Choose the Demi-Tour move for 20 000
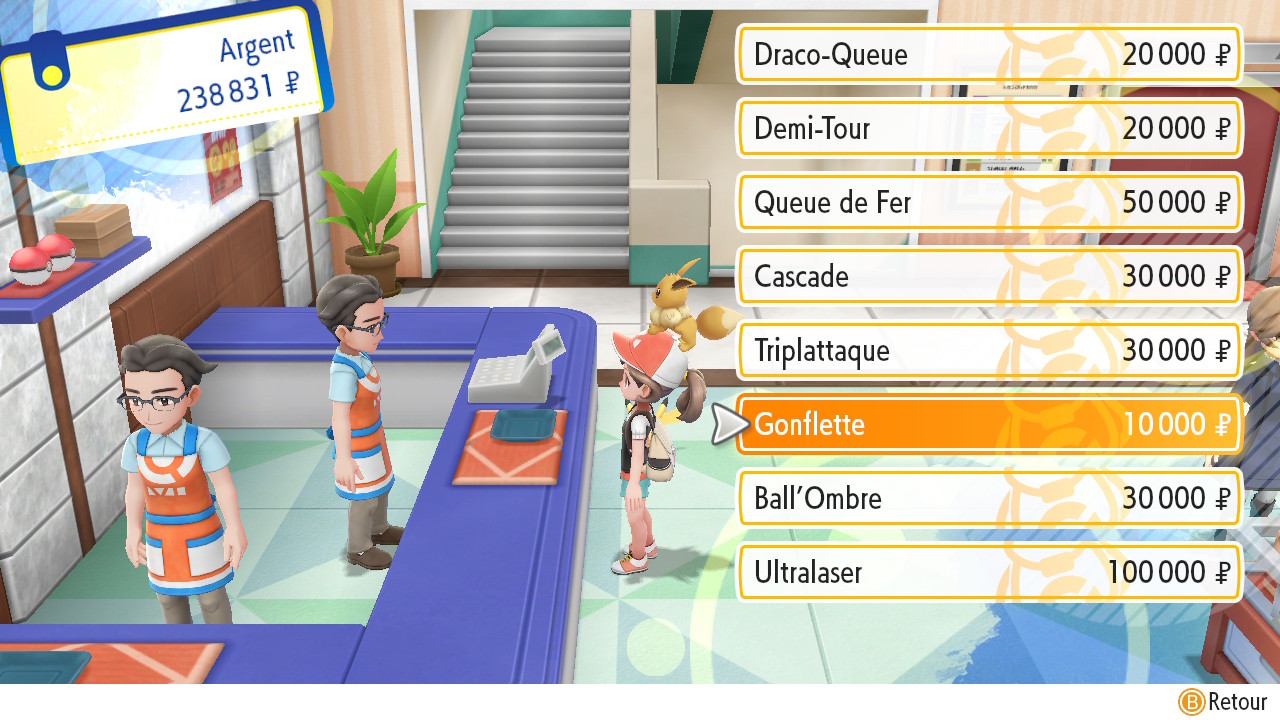Viewport: 1280px width, 720px height. (x=988, y=128)
